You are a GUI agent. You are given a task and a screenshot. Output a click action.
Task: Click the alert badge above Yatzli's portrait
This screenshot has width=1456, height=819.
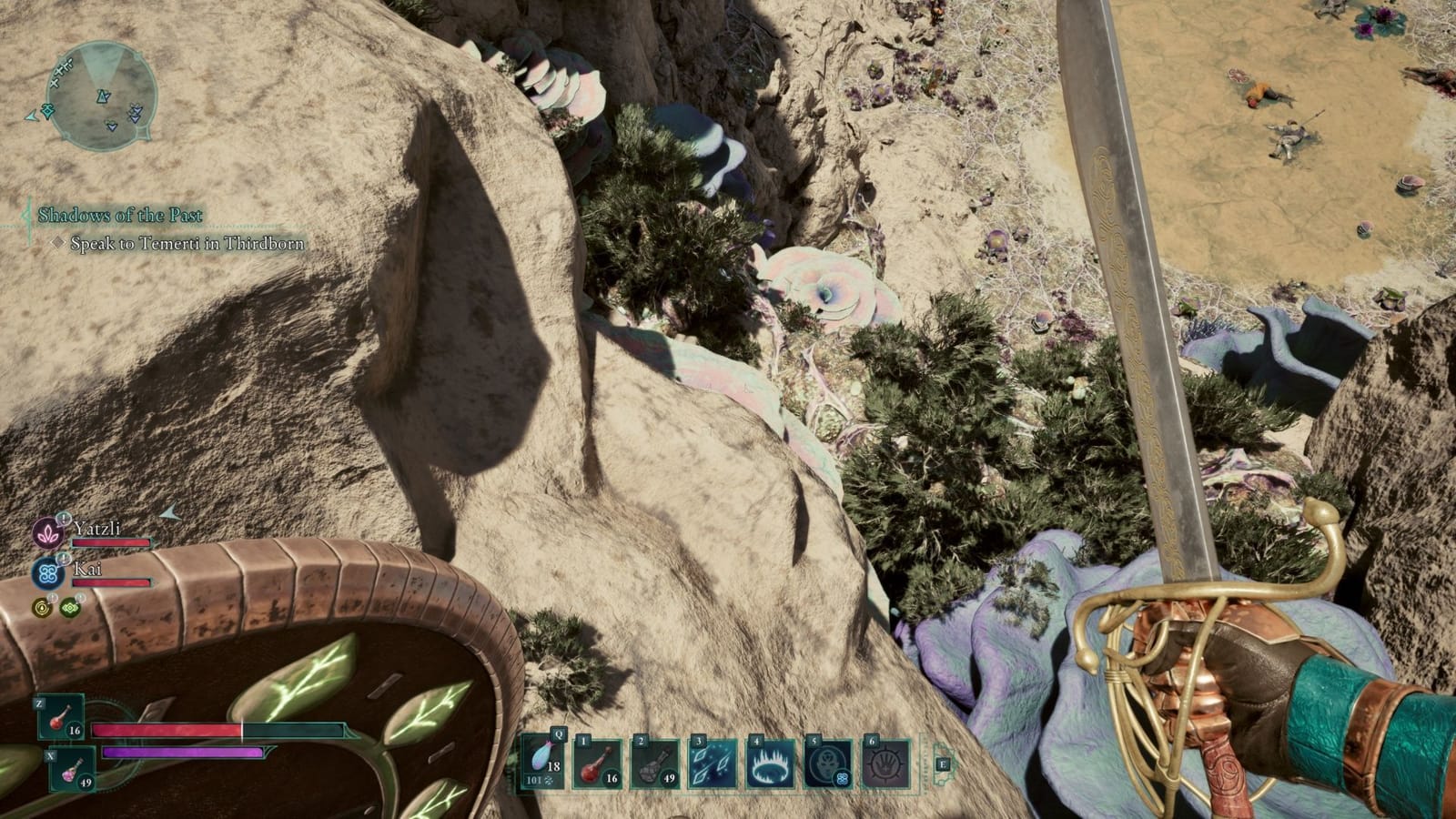[x=64, y=520]
